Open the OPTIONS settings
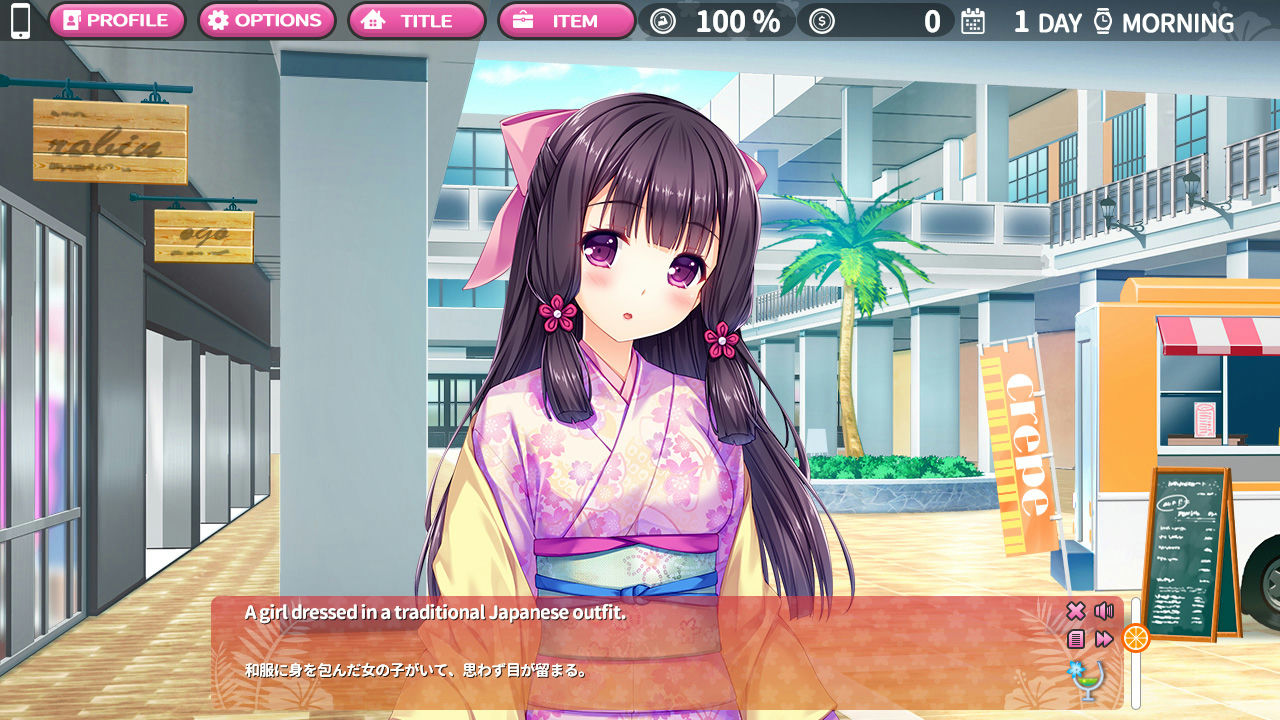This screenshot has height=720, width=1280. pyautogui.click(x=267, y=19)
